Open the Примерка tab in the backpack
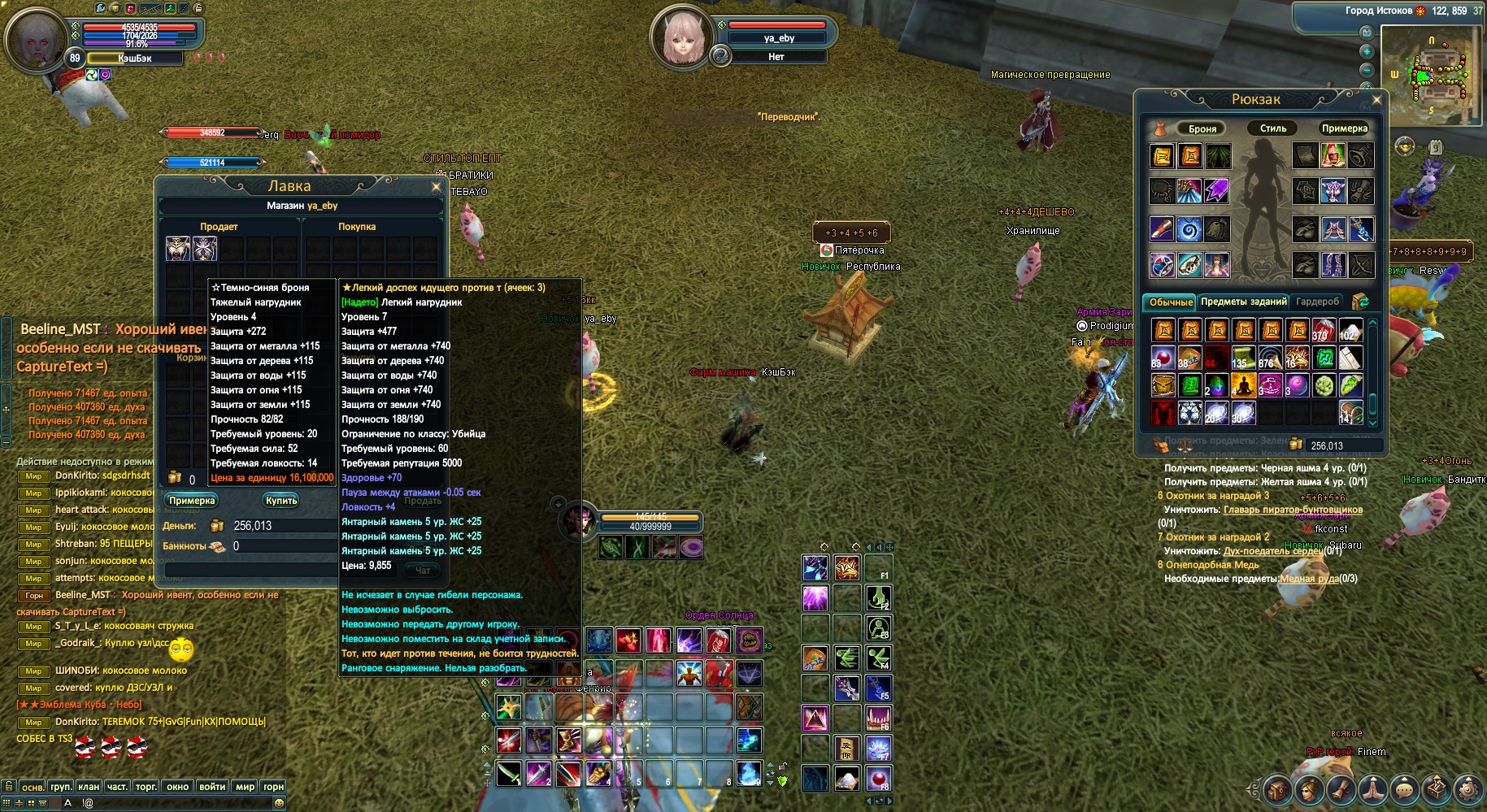 pos(1344,128)
